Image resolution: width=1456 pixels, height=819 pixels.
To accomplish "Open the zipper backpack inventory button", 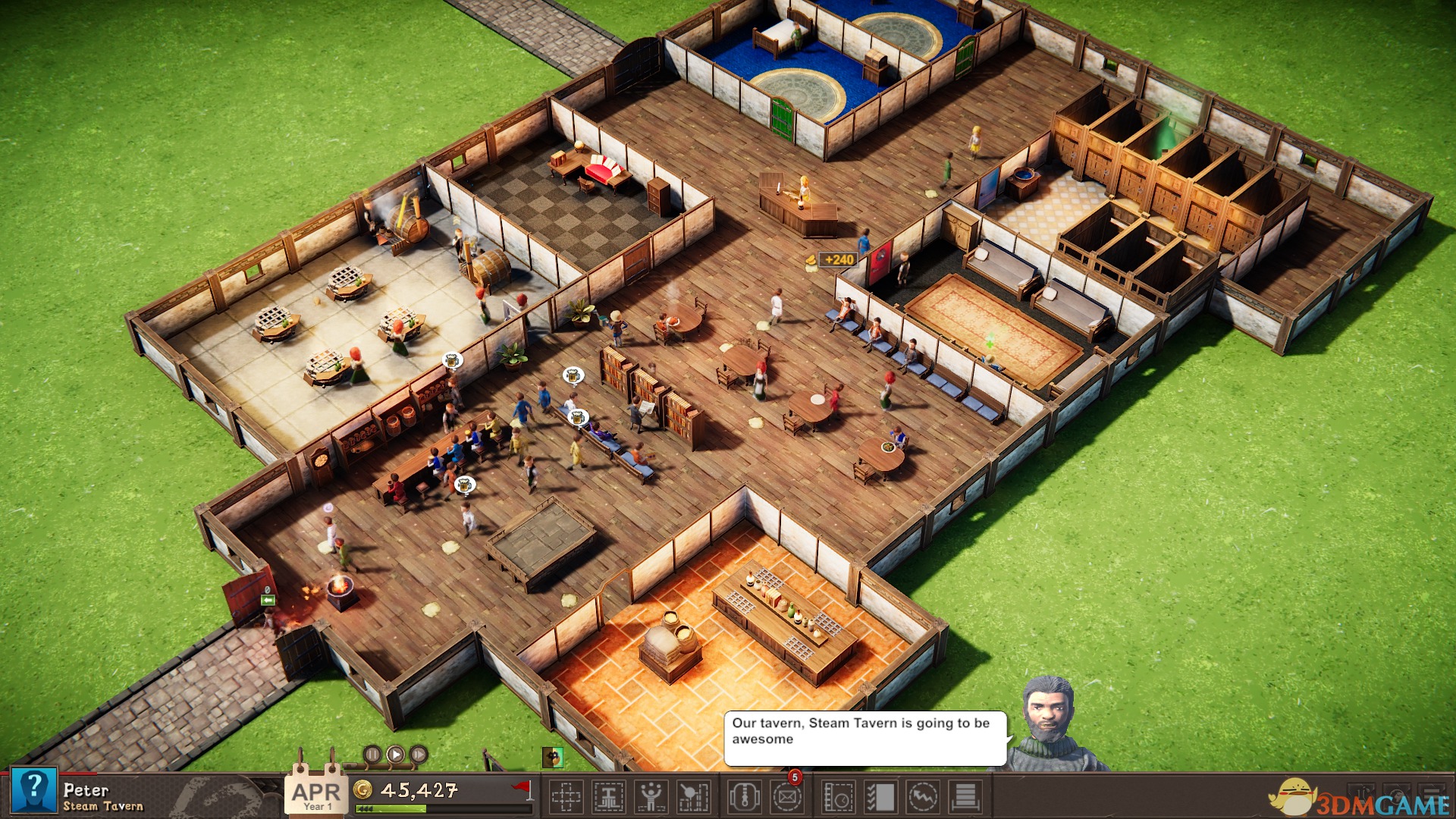I will [745, 797].
